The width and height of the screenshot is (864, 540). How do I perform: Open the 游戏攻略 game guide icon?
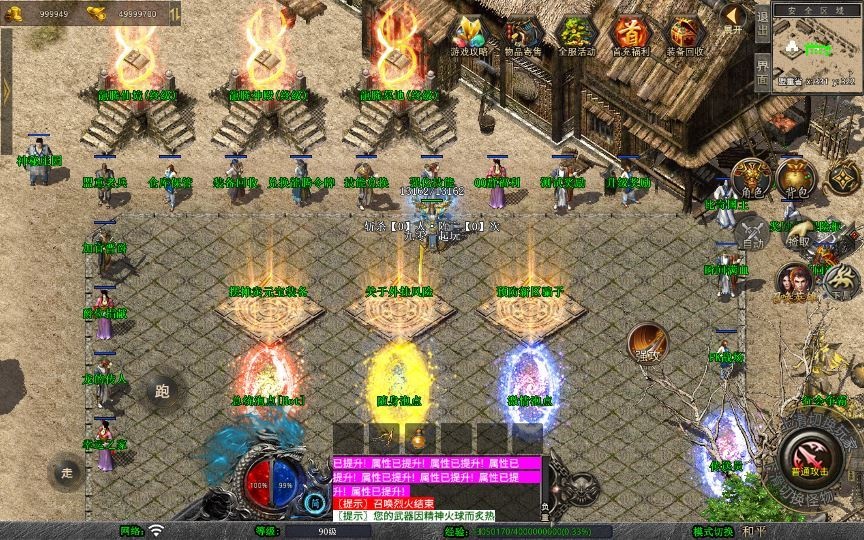[469, 35]
